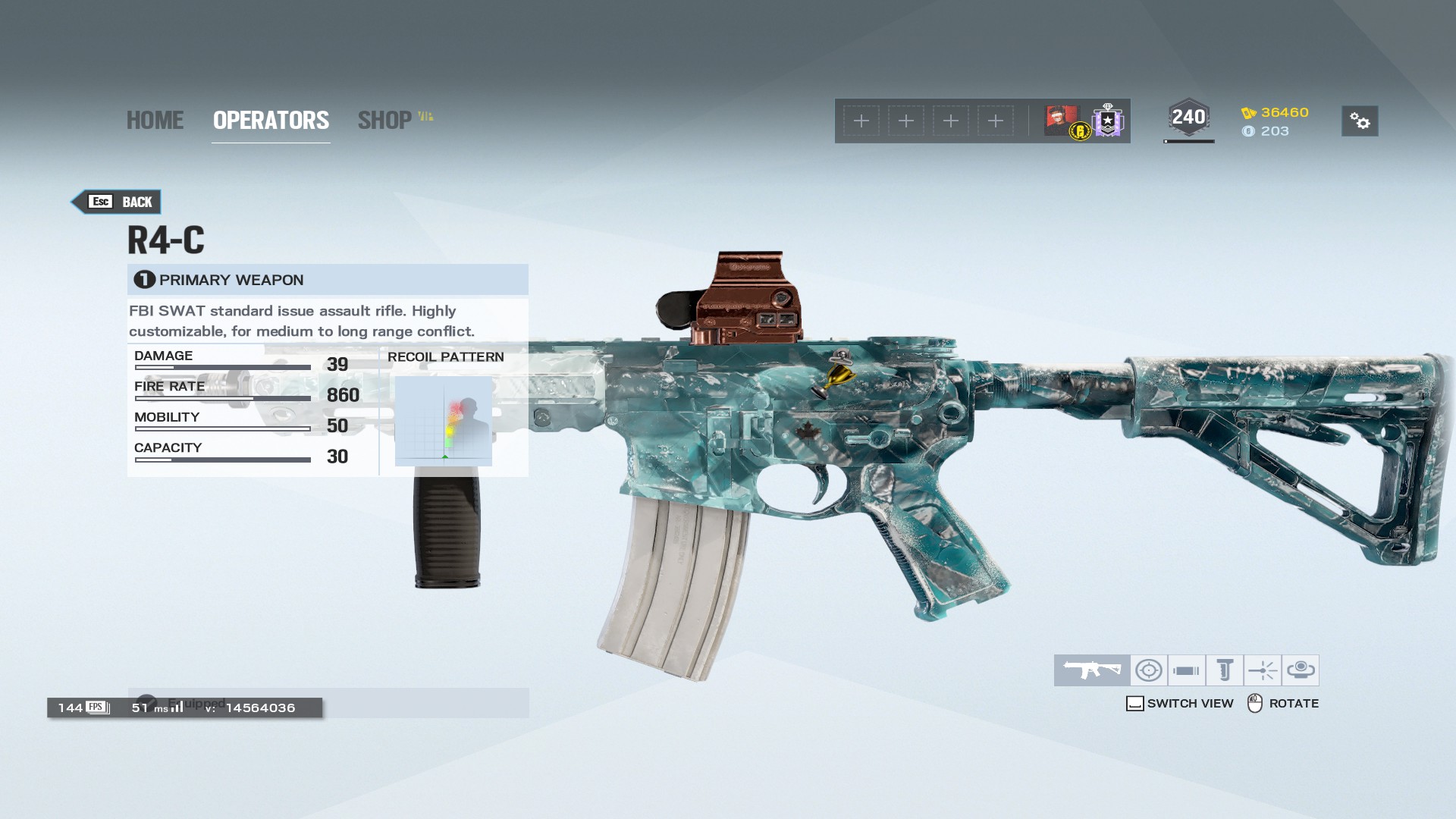Click ROTATE to spin the weapon
Screen dimensions: 1456x819
click(x=1282, y=703)
